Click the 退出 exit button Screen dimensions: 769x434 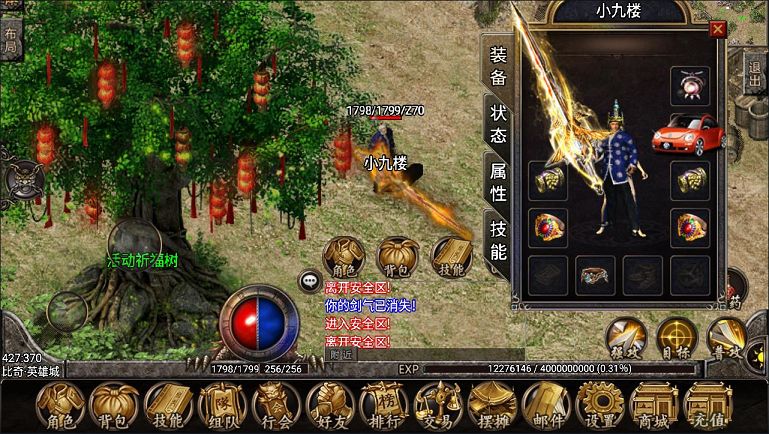(x=755, y=75)
